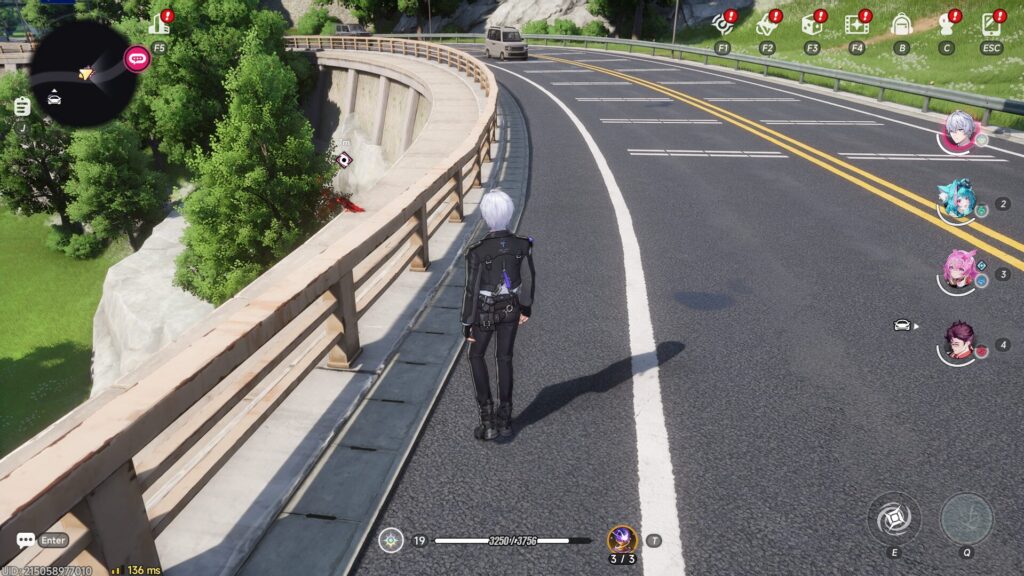The height and width of the screenshot is (576, 1024).
Task: Open the dice cube icon
Action: click(x=811, y=24)
